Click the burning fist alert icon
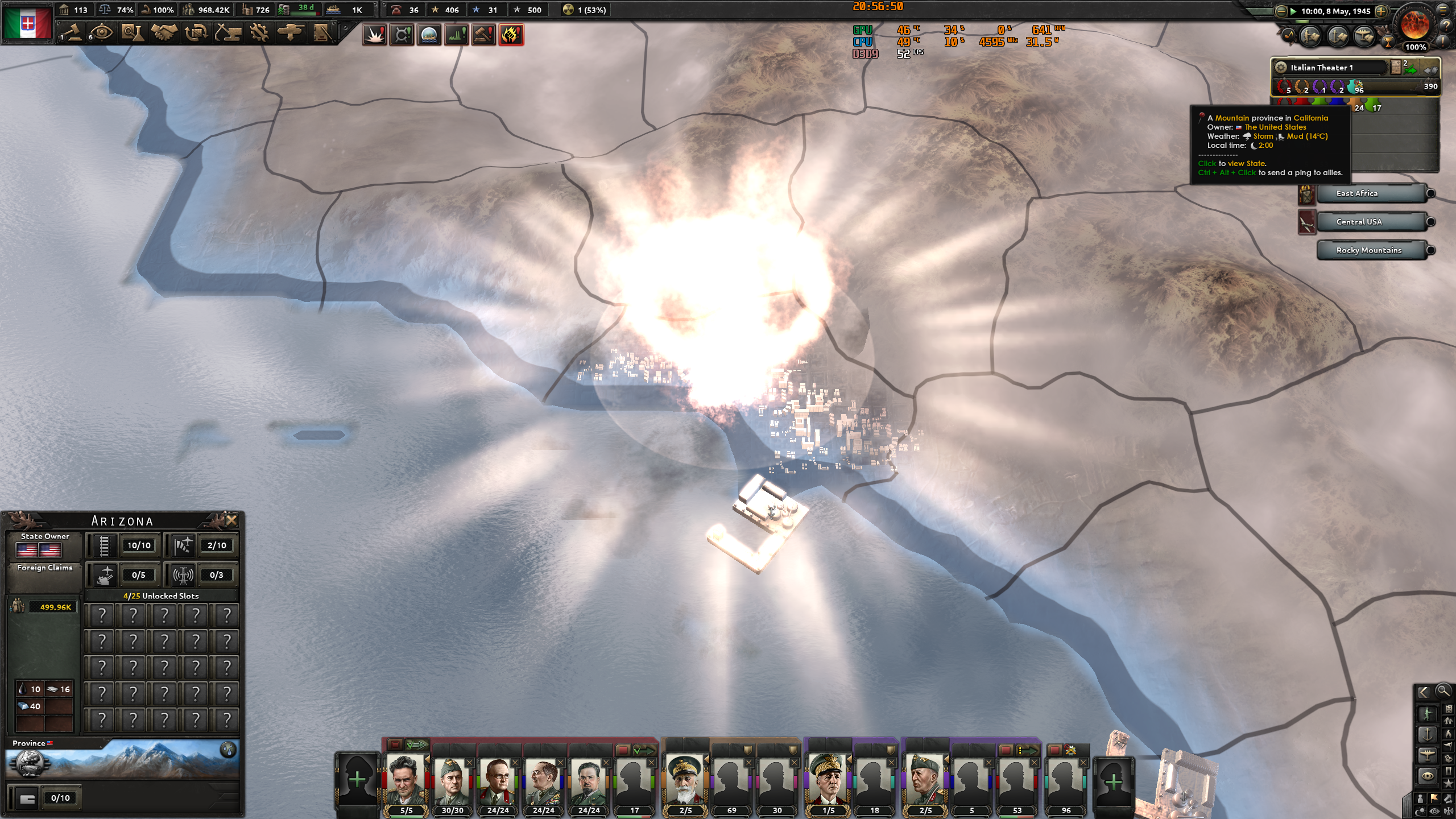1456x819 pixels. coord(511,35)
